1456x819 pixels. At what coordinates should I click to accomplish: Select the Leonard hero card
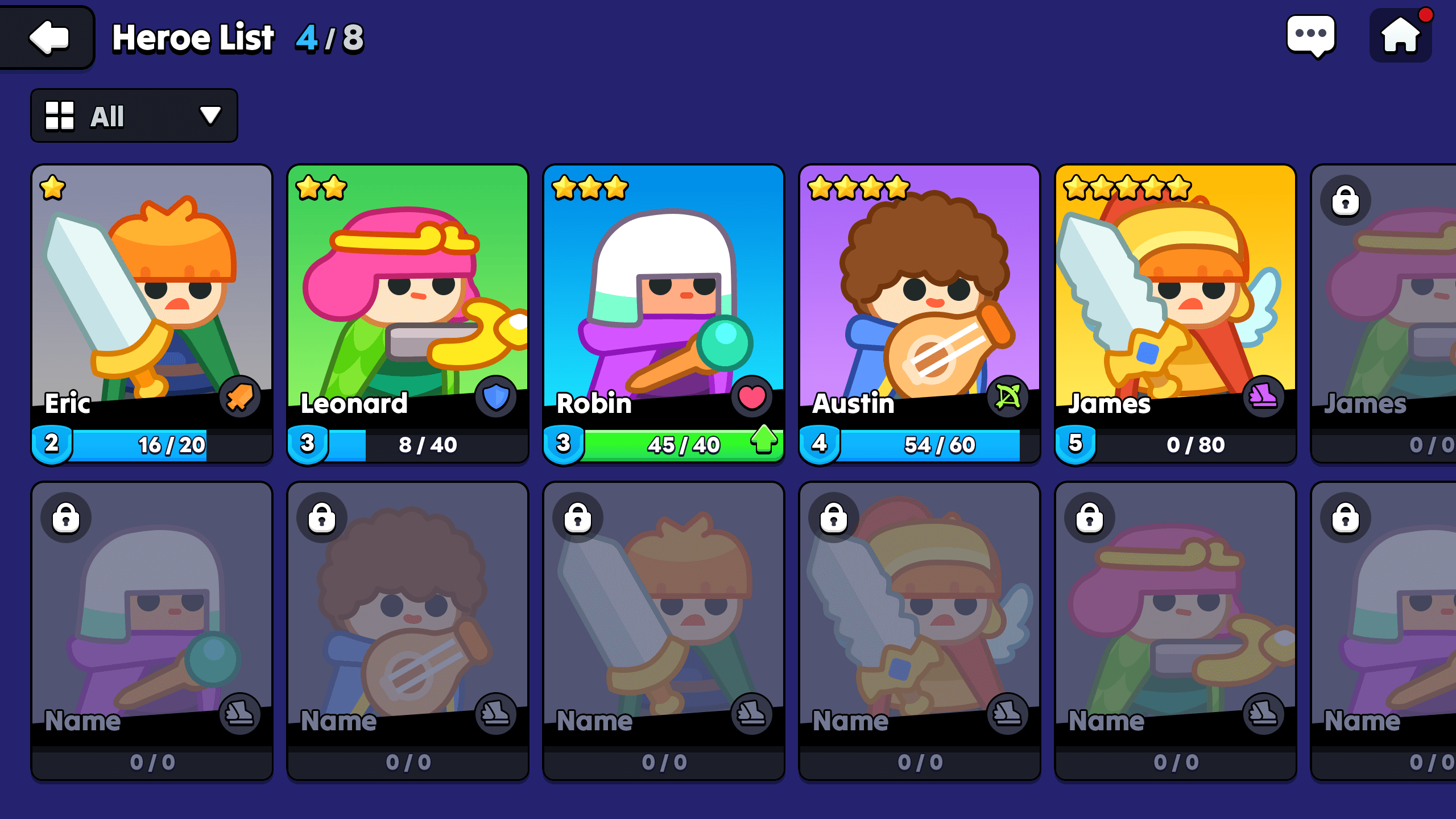click(408, 307)
